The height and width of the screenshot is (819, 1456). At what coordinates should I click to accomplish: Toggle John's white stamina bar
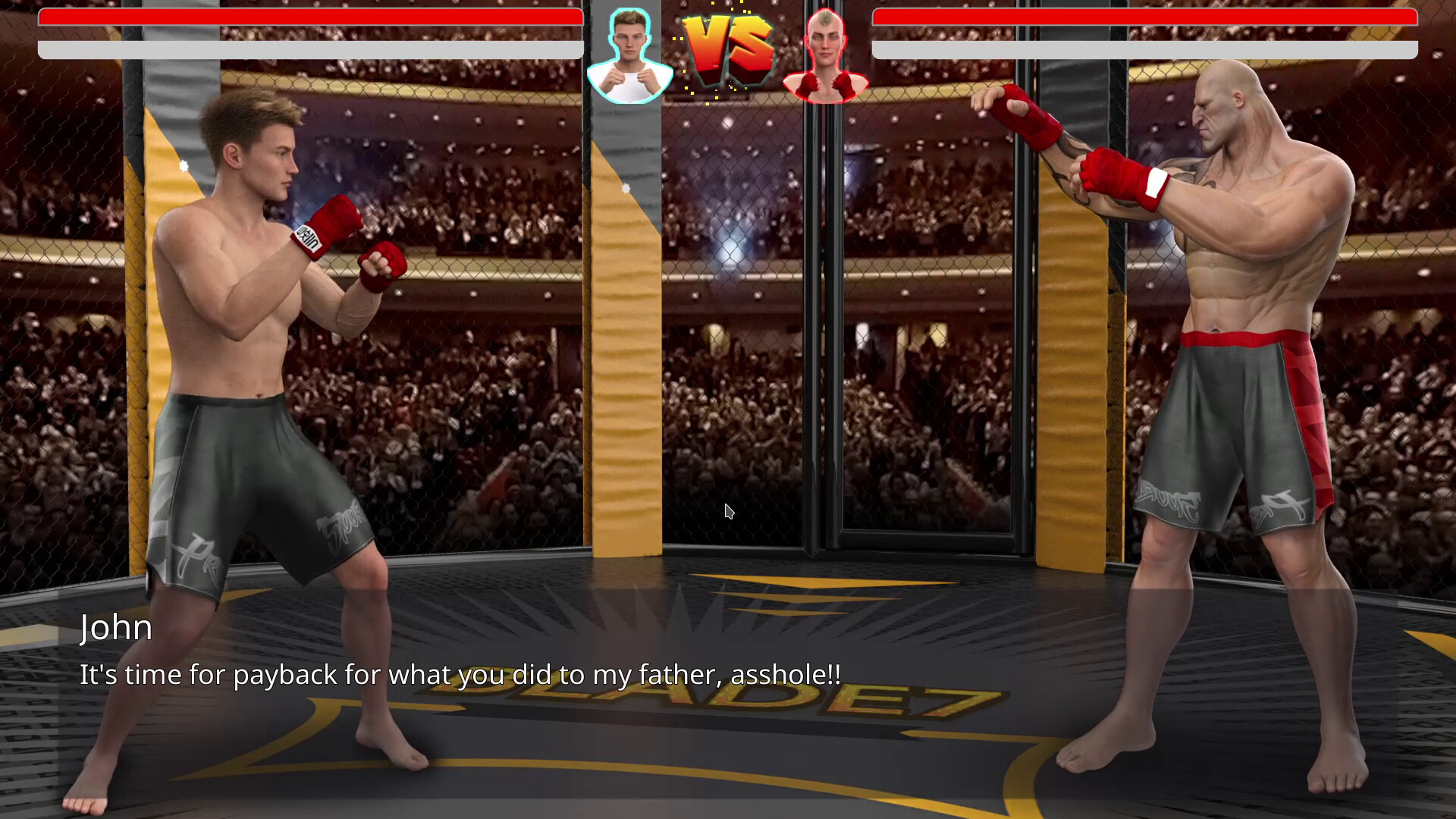303,50
